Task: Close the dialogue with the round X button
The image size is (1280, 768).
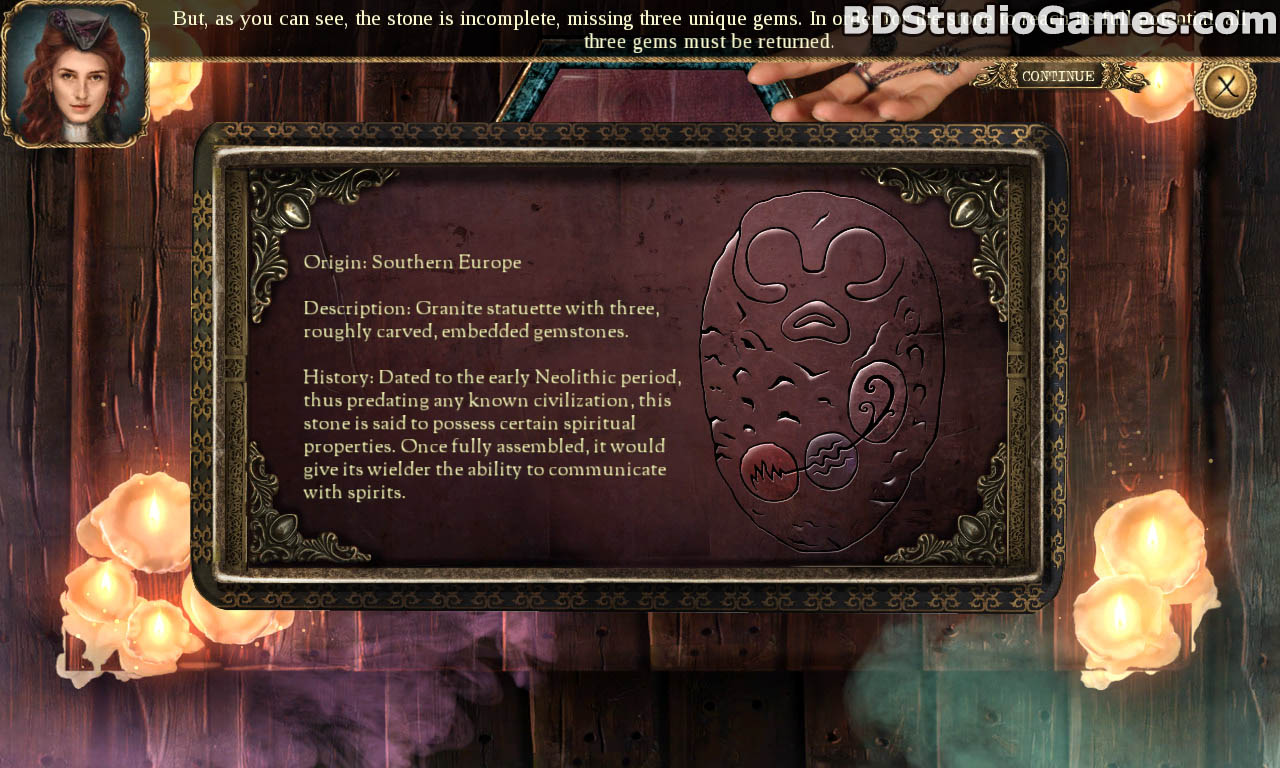Action: 1225,87
